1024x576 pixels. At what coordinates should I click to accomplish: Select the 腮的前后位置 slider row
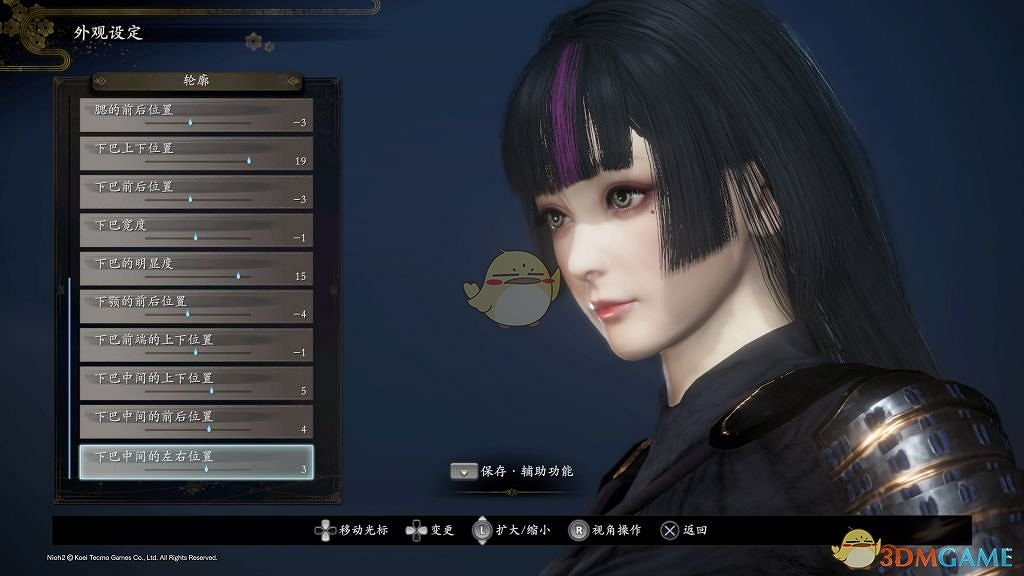pyautogui.click(x=196, y=115)
